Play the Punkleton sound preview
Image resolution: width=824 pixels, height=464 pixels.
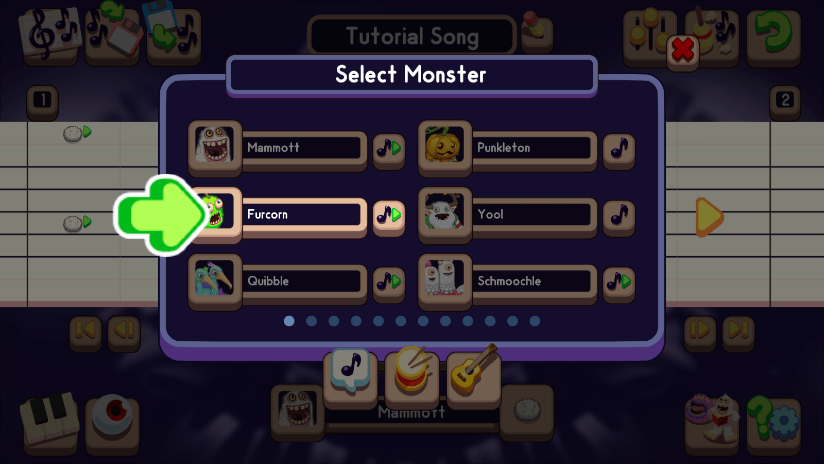[620, 149]
